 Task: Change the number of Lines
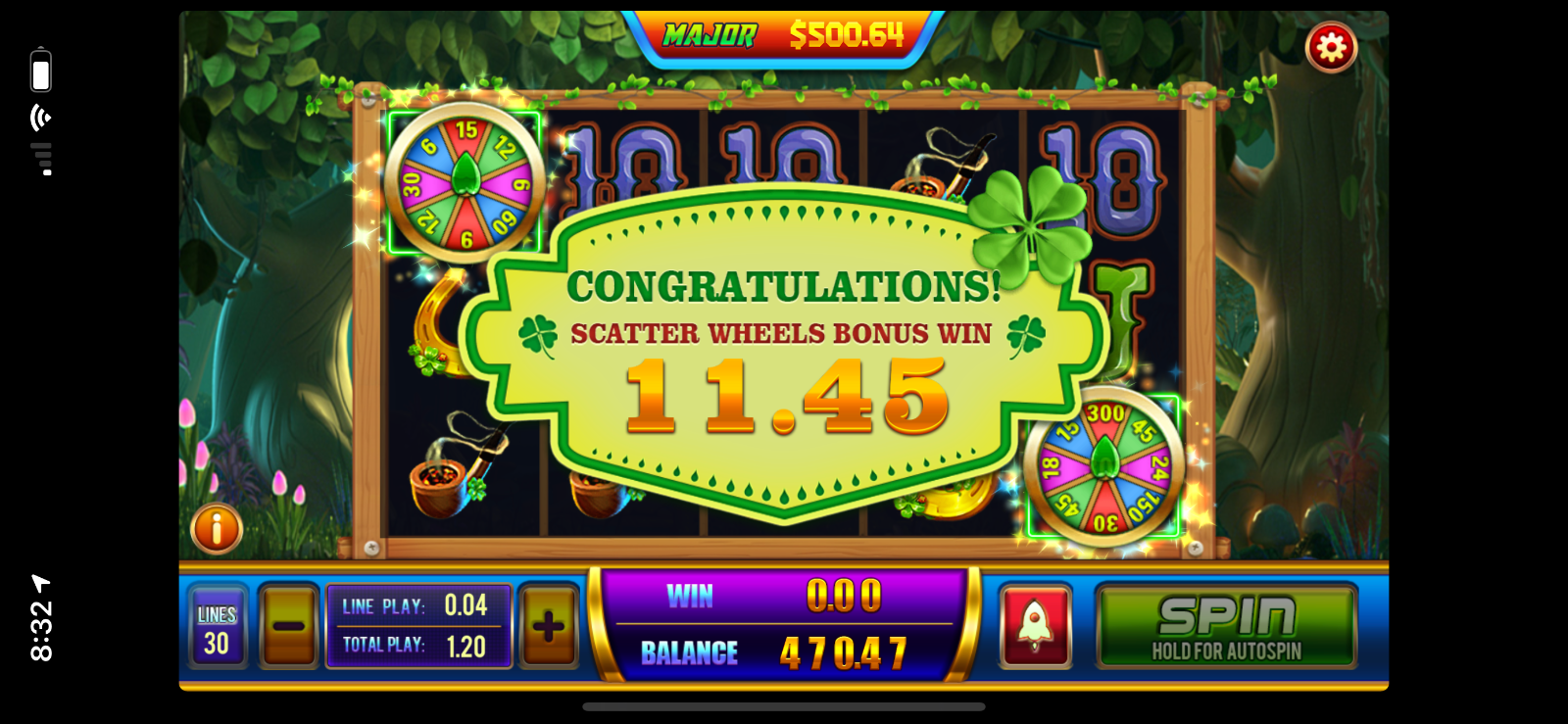pyautogui.click(x=217, y=628)
